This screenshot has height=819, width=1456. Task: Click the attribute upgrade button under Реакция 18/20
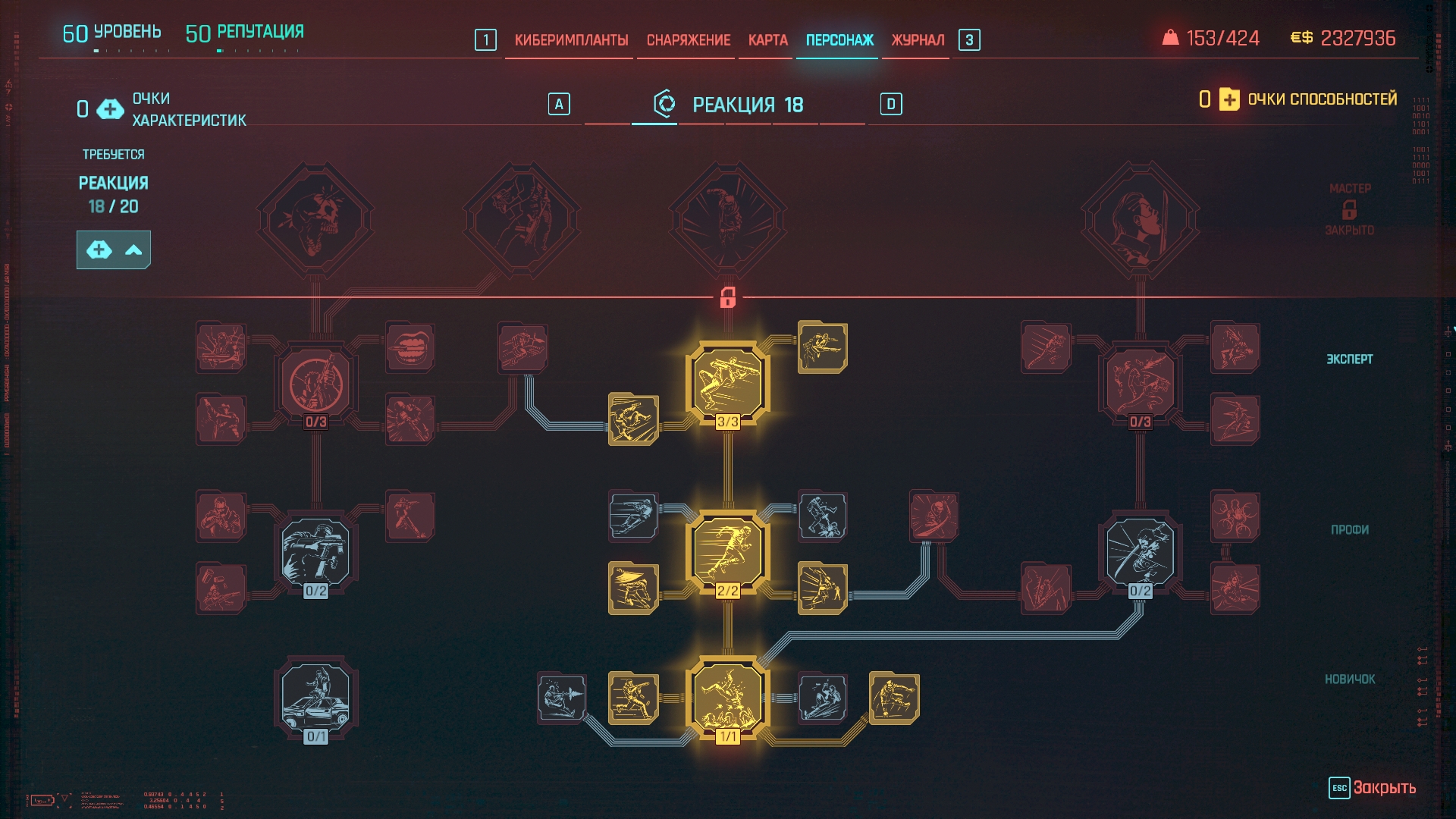coord(114,250)
